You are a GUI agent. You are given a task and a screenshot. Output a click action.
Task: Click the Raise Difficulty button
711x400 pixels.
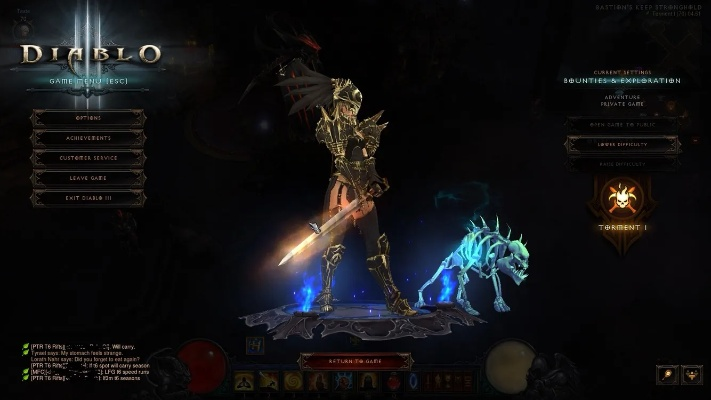point(622,163)
